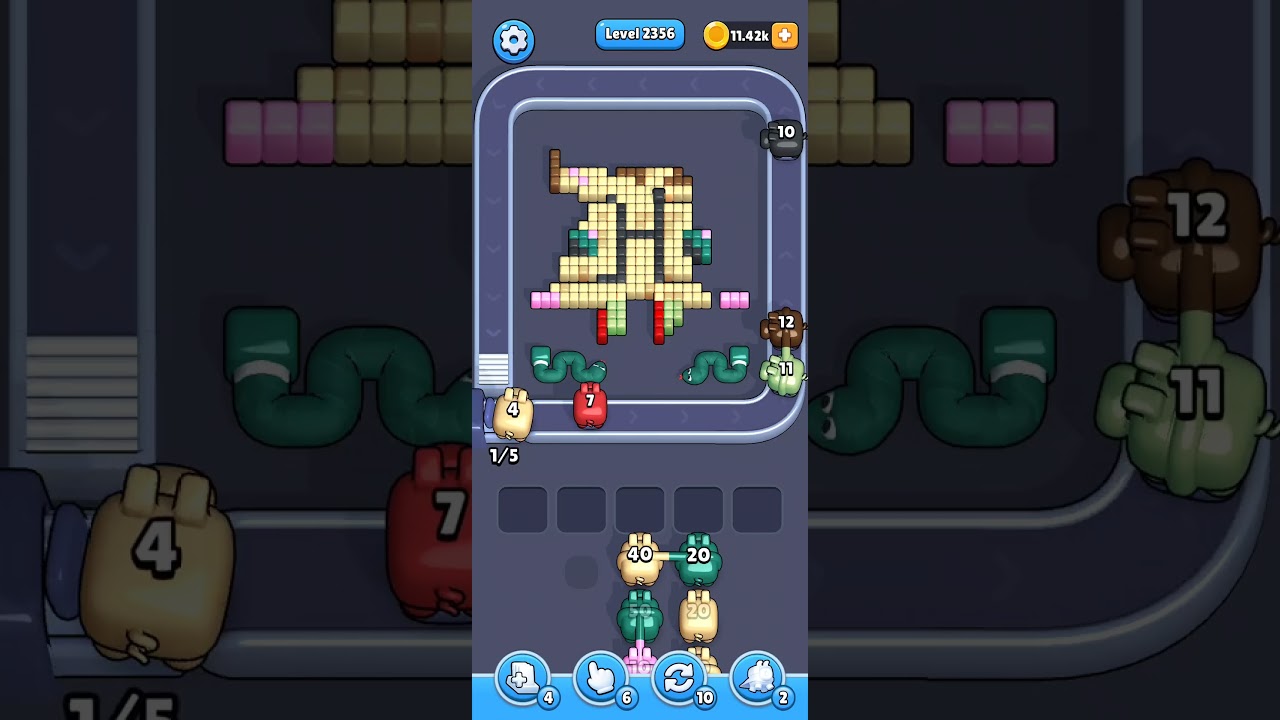The width and height of the screenshot is (1280, 720).
Task: Click the Level 2356 banner
Action: [639, 33]
